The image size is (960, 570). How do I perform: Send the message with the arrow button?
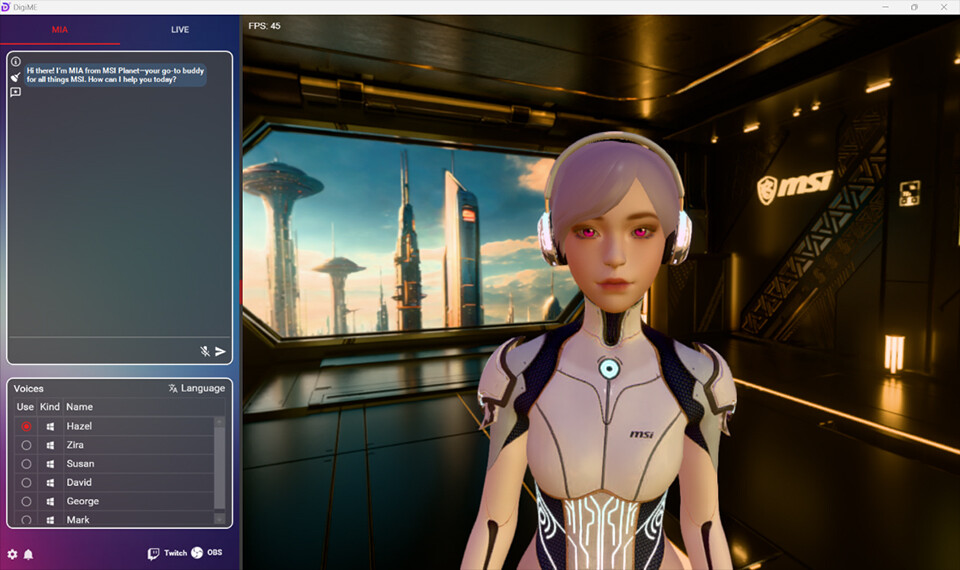pyautogui.click(x=220, y=351)
